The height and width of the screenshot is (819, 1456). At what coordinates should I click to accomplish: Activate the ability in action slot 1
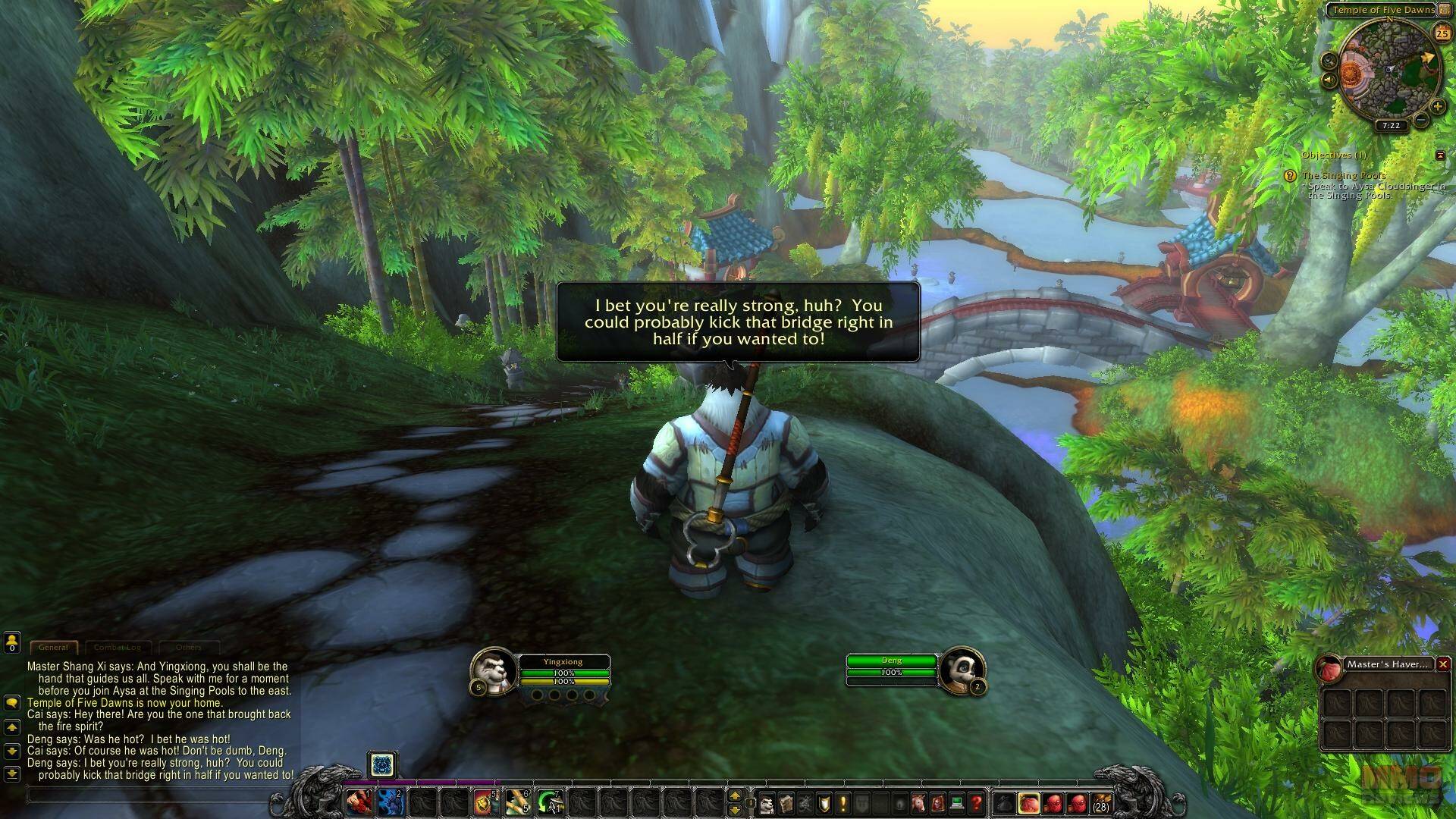click(x=359, y=802)
